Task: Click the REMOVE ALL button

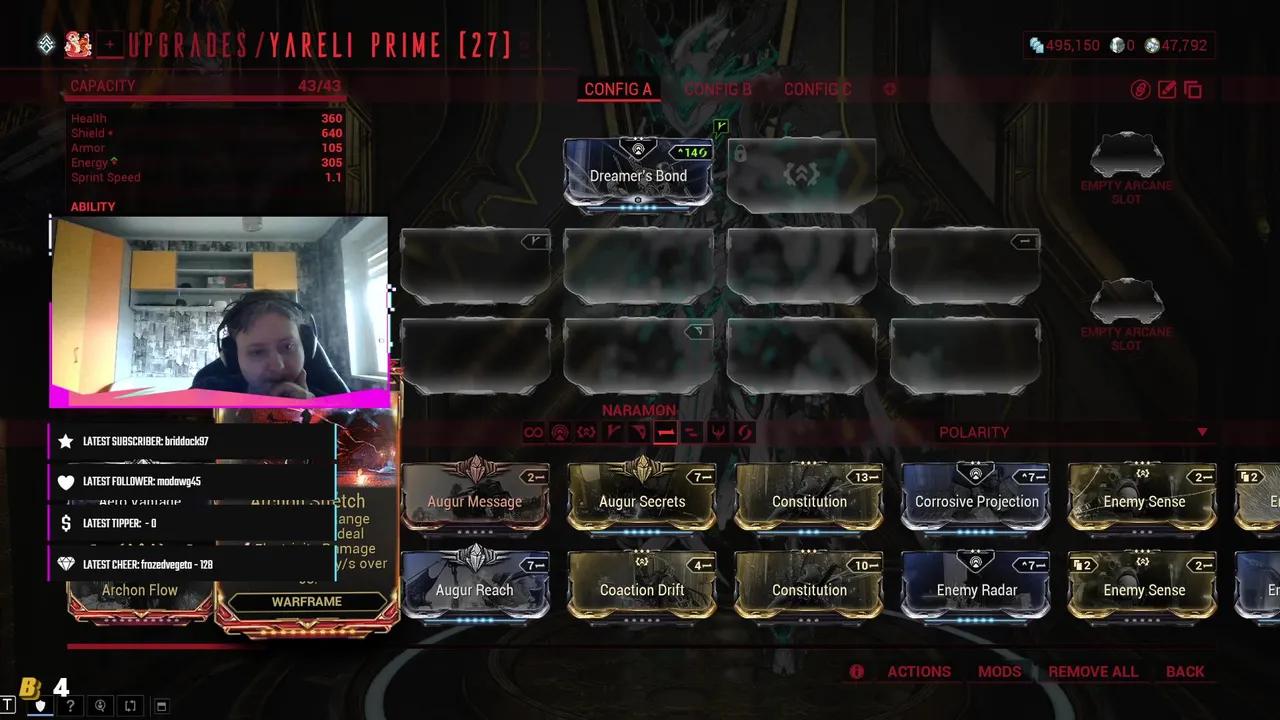Action: (1093, 671)
